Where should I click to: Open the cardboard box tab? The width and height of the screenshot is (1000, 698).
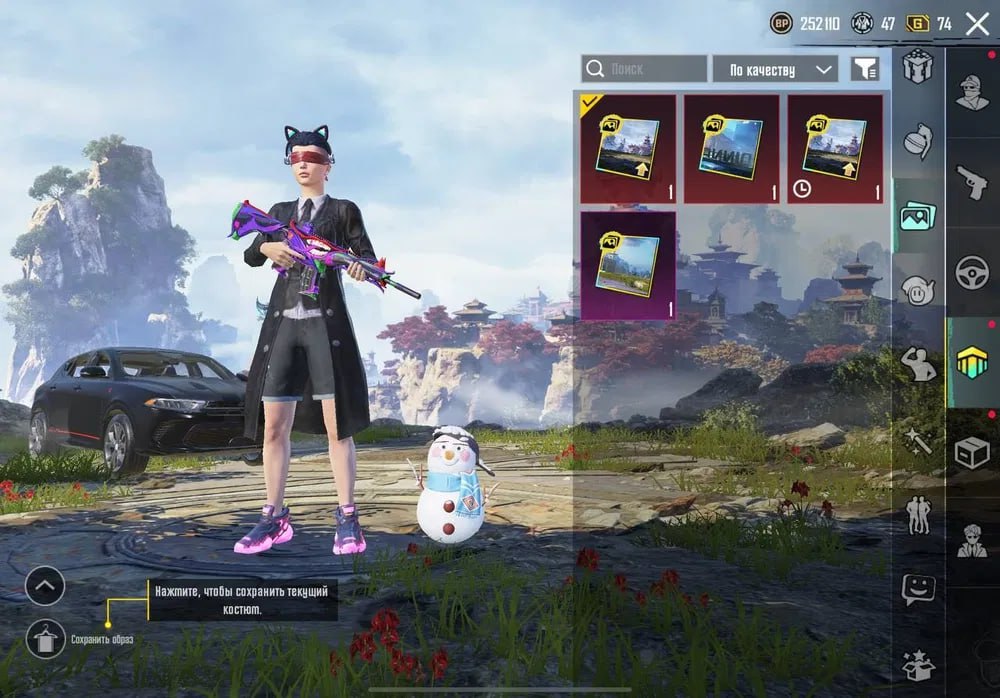[x=971, y=452]
